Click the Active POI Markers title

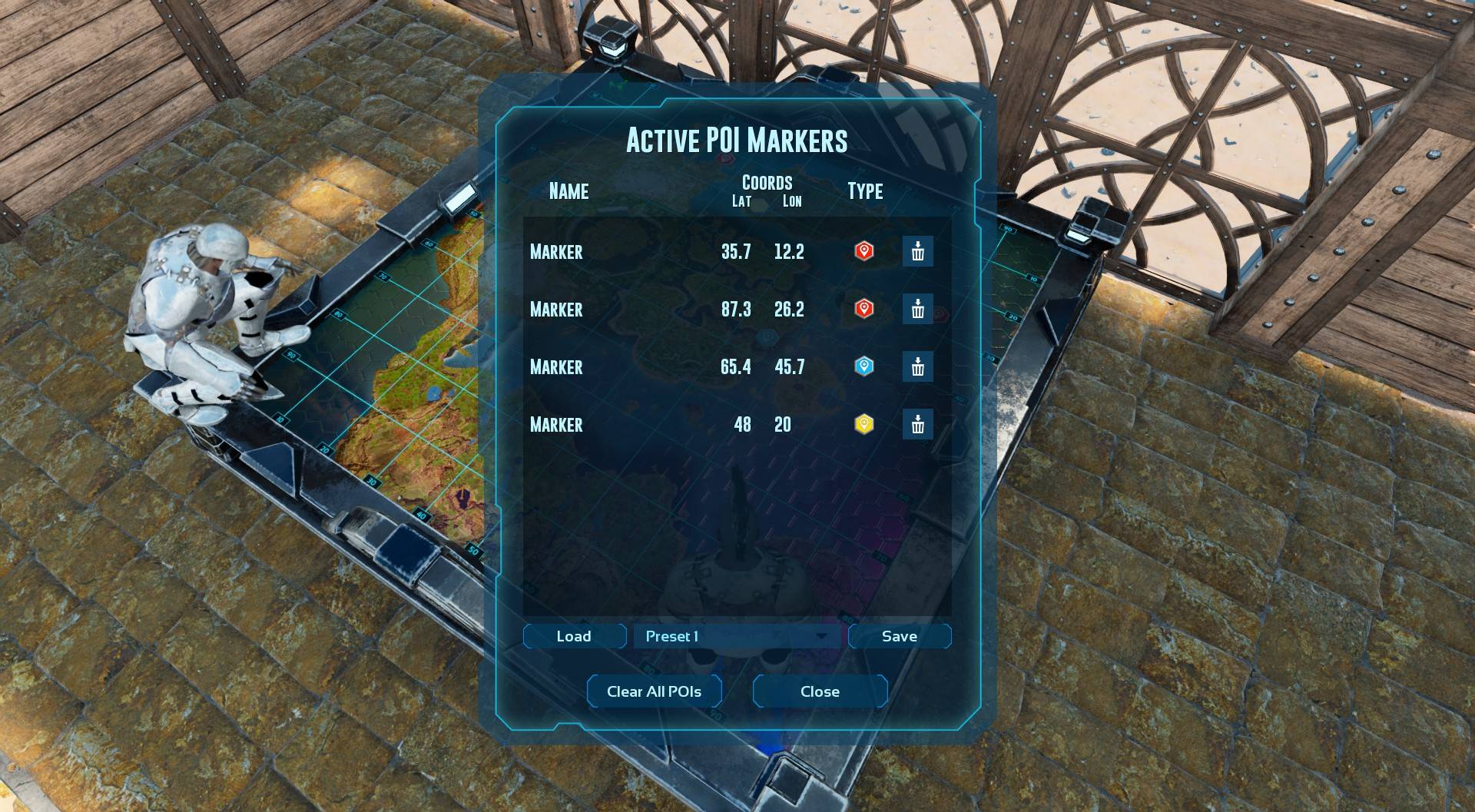737,141
